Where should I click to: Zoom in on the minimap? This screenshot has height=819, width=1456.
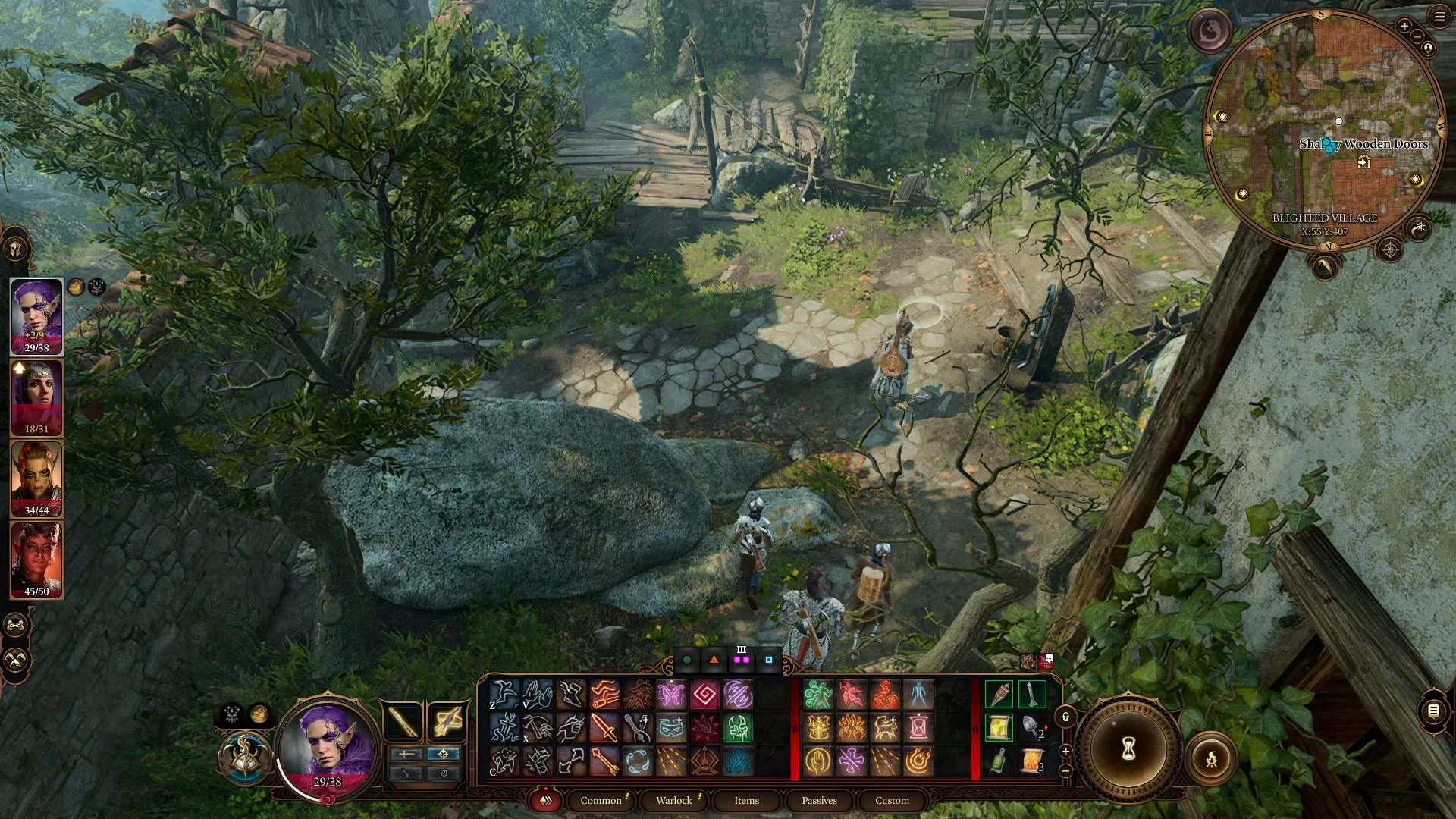pos(1404,26)
